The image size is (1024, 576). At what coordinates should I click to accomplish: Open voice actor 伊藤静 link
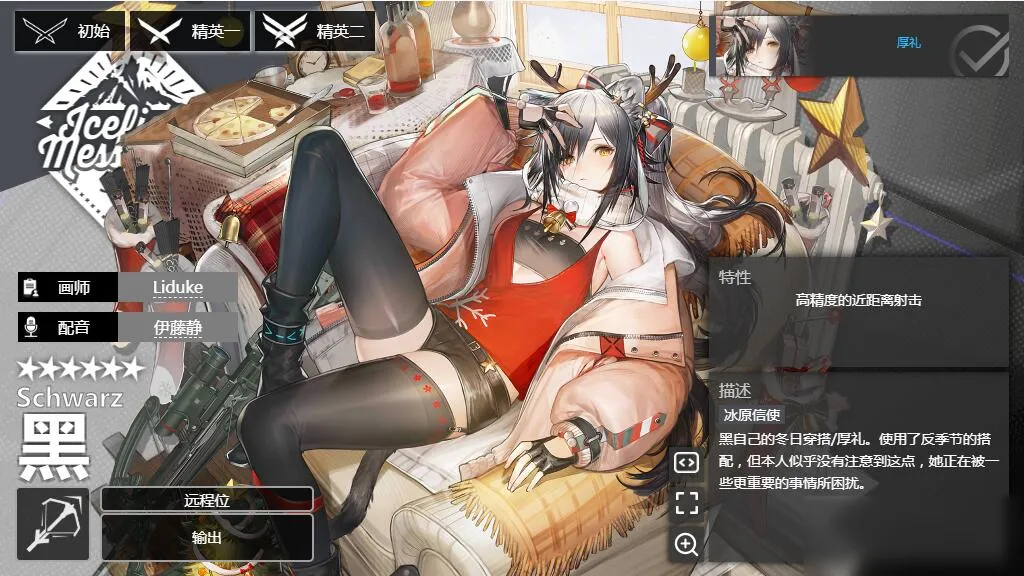[x=178, y=326]
